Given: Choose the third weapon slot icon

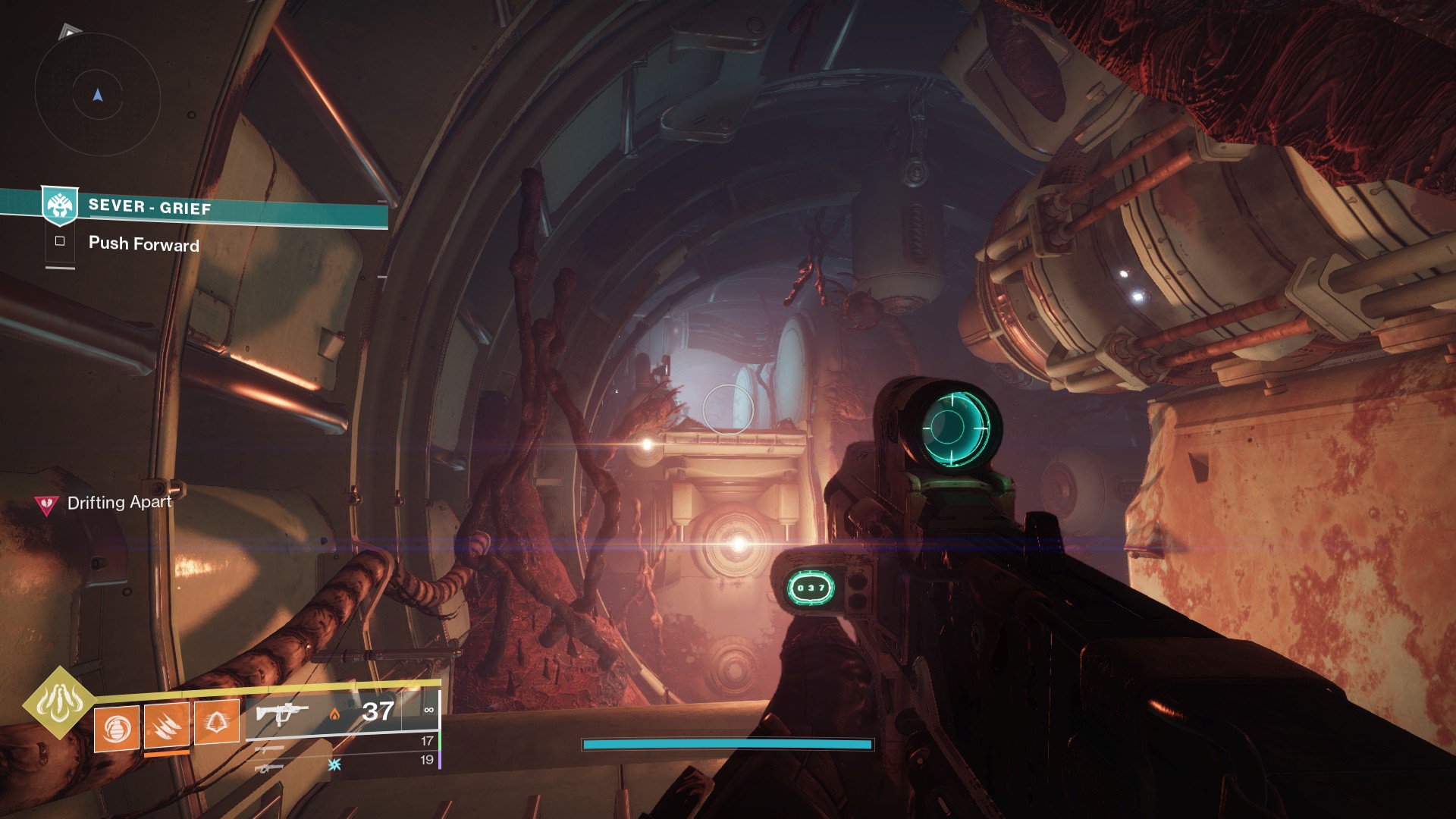Looking at the screenshot, I should 270,767.
